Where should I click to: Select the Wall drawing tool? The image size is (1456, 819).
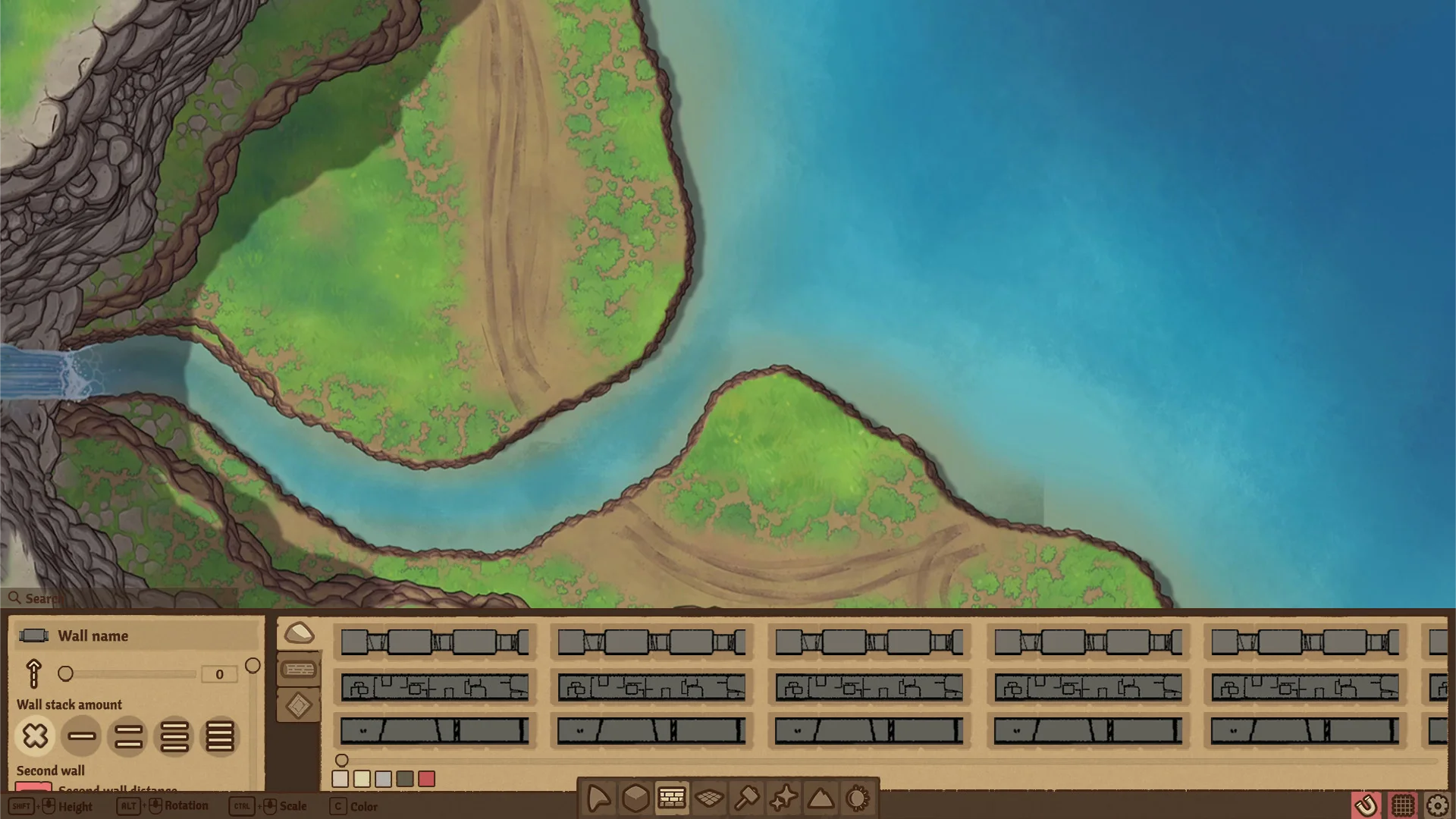673,798
